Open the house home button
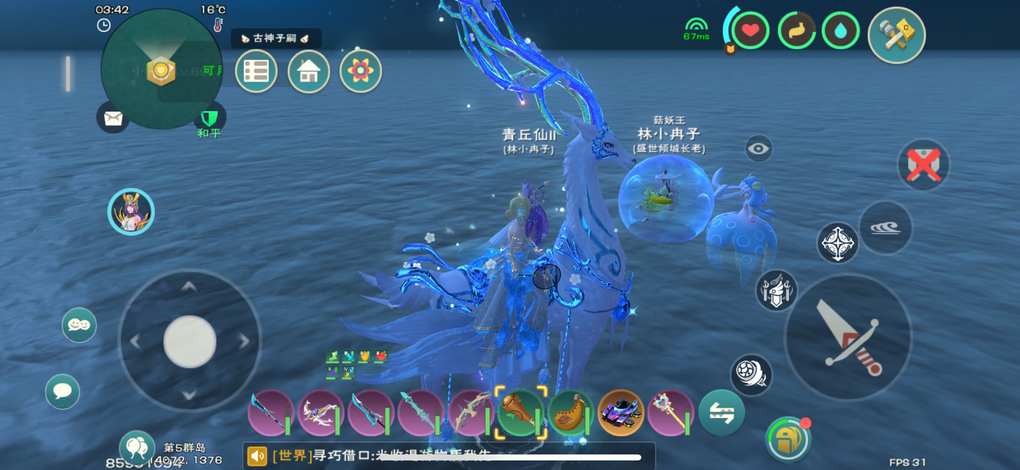 (x=308, y=71)
